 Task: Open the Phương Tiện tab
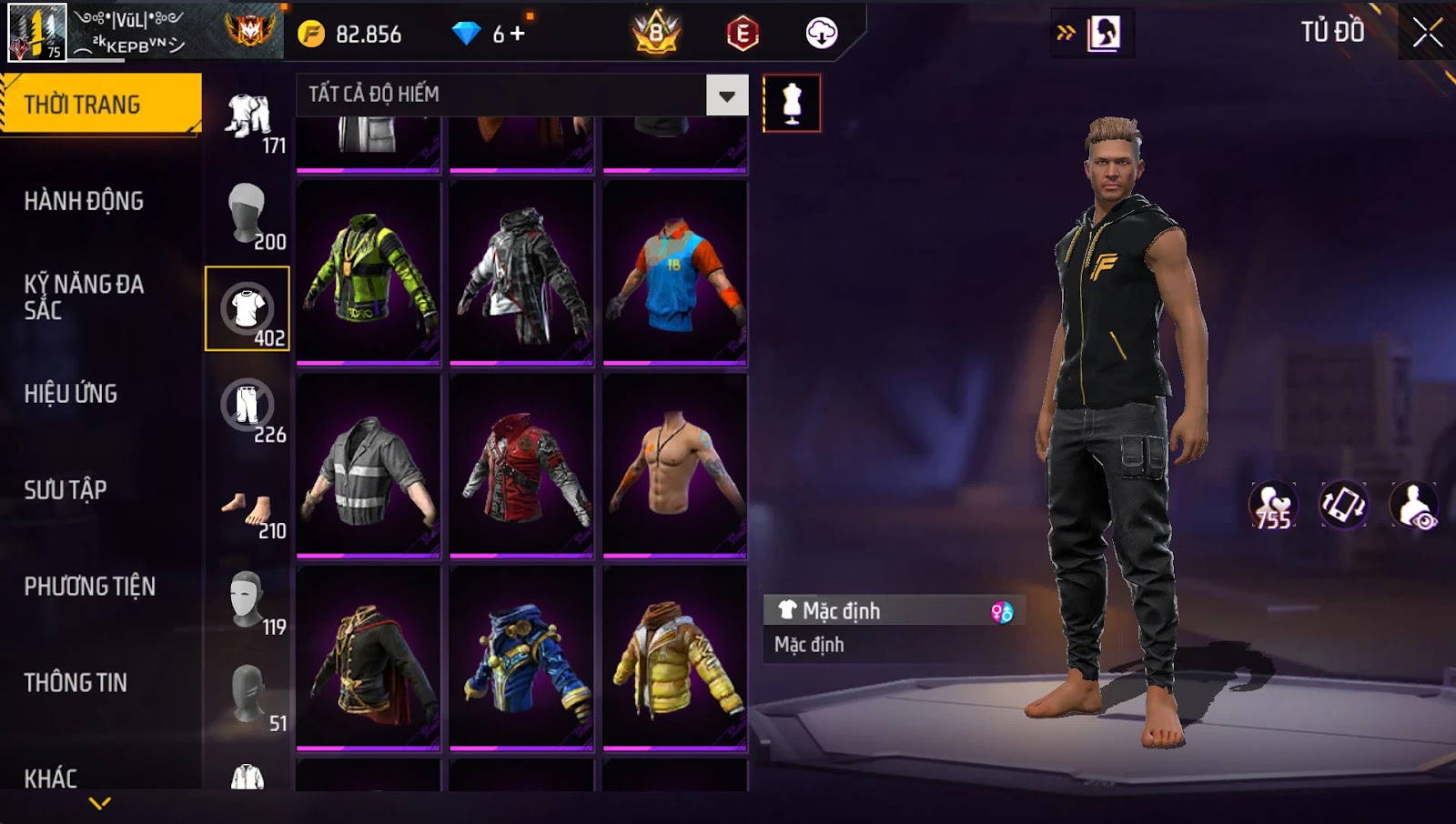point(89,587)
